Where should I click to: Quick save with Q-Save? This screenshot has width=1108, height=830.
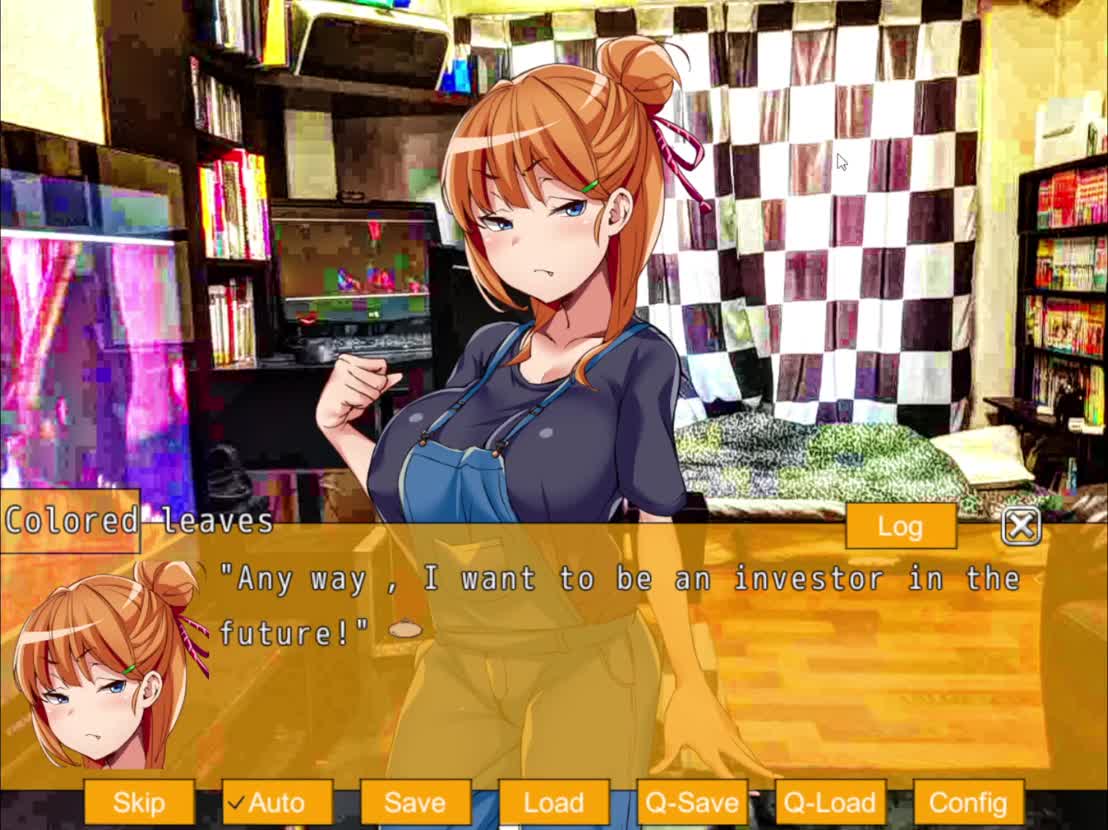click(x=692, y=802)
